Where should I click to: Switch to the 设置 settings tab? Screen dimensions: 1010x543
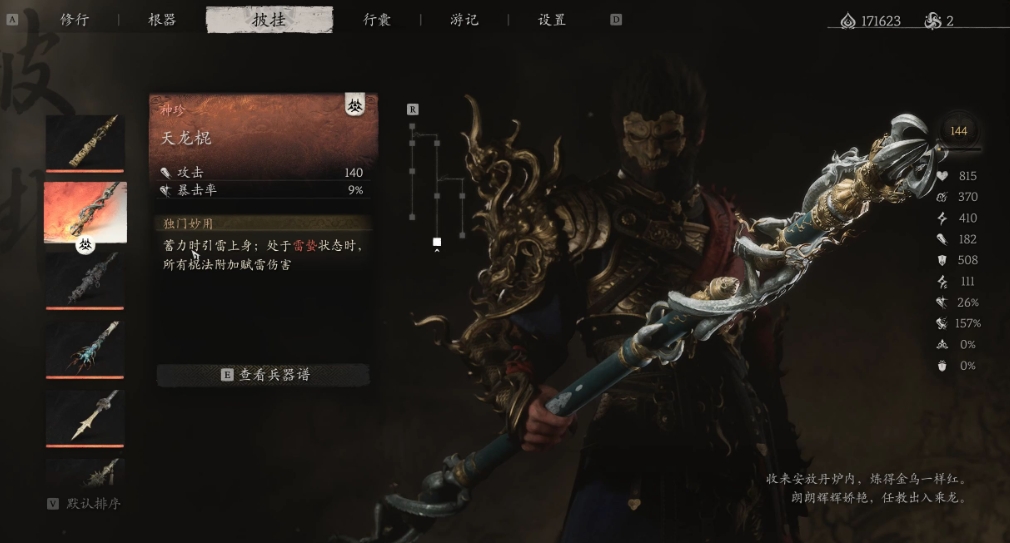[x=552, y=20]
